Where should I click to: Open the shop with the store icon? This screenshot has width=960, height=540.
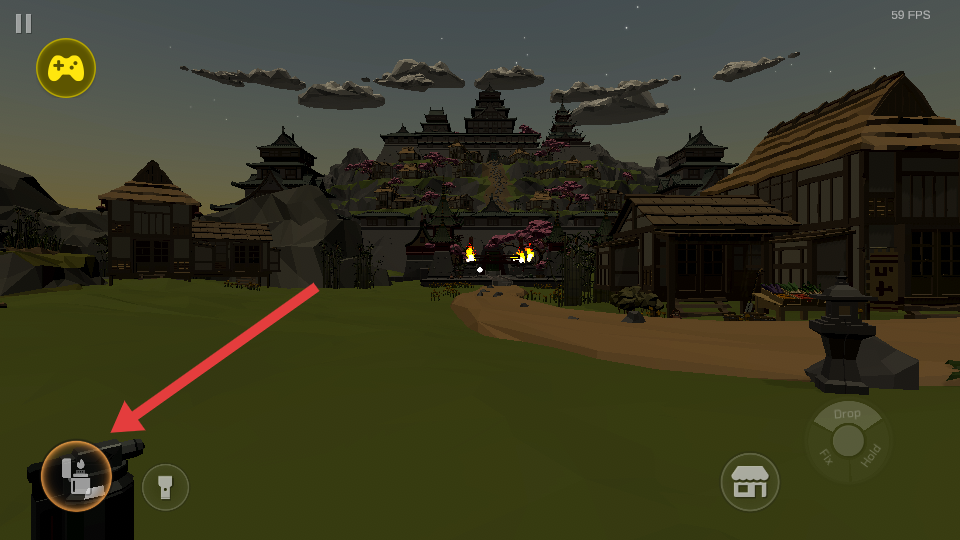tap(750, 482)
